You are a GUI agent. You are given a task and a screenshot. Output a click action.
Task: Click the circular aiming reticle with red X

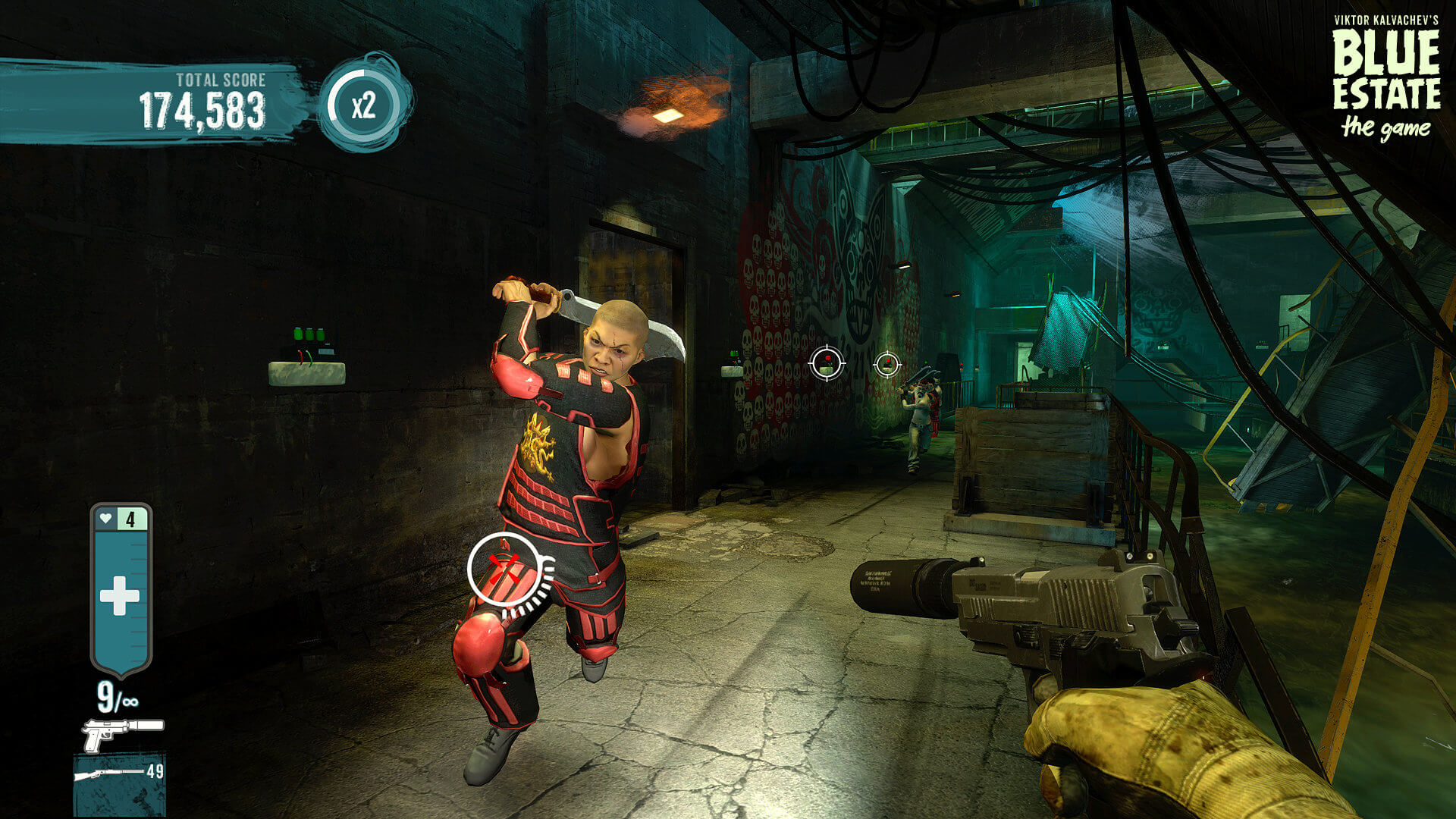coord(503,569)
